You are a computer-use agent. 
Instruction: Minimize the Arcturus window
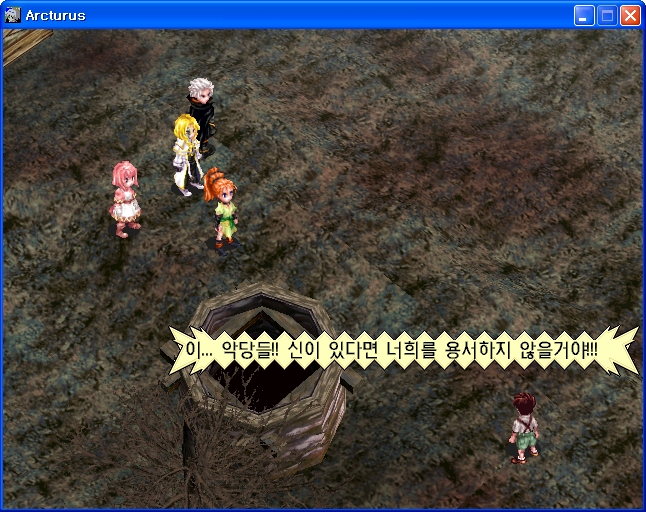584,15
